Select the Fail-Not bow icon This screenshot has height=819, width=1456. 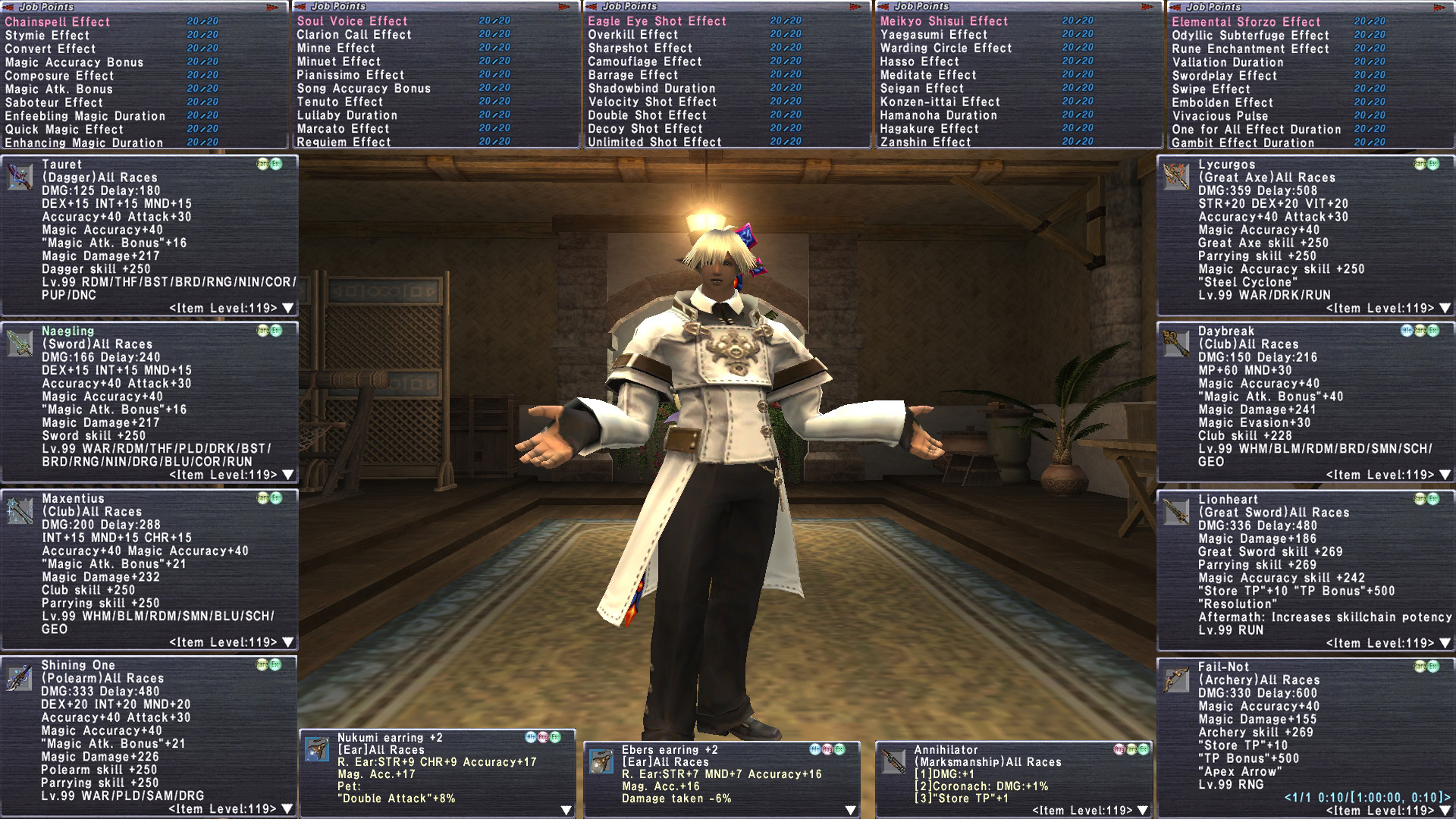(x=1176, y=679)
